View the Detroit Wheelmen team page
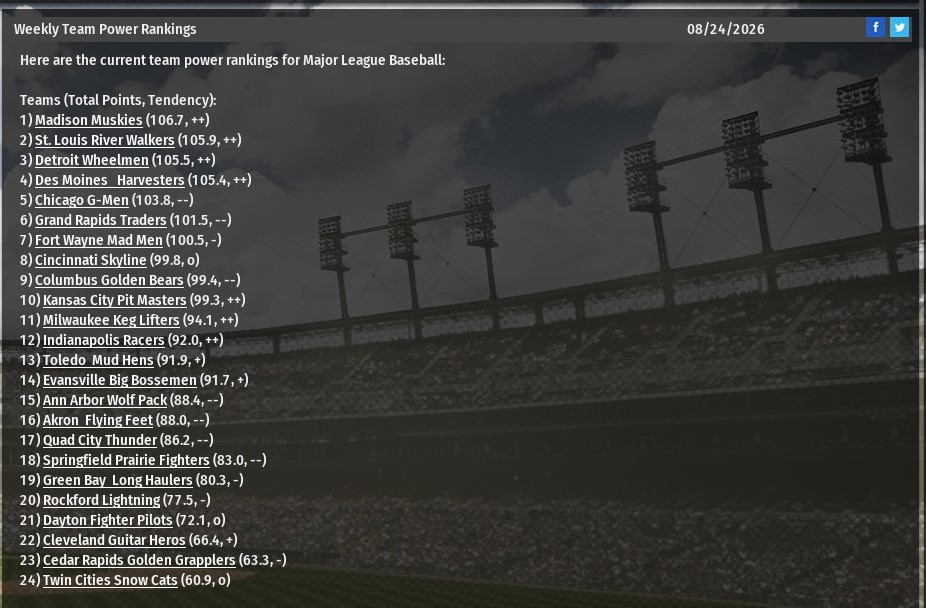Image resolution: width=926 pixels, height=608 pixels. 91,160
